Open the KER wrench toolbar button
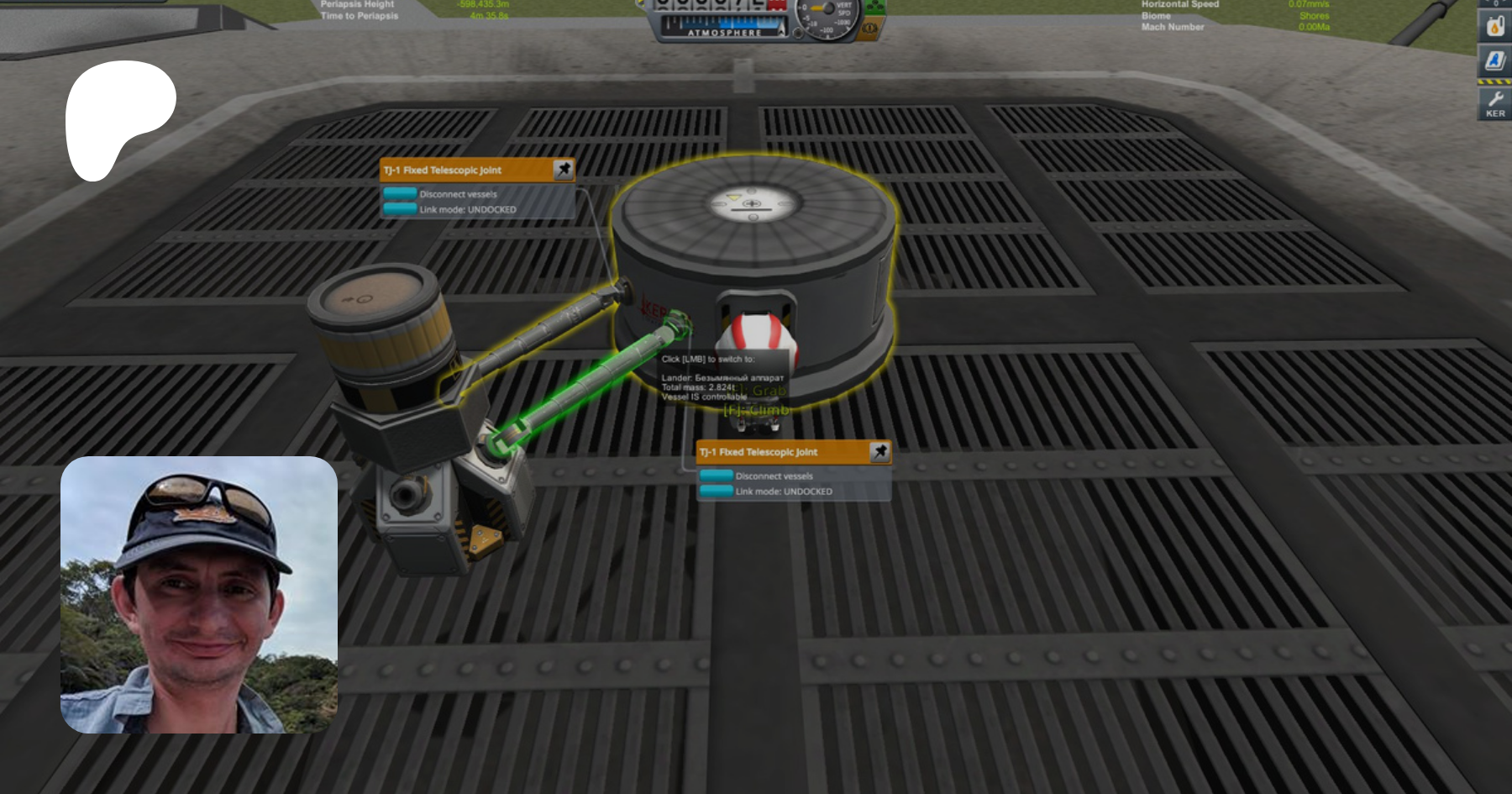Screen dimensions: 1512x794 (x=1494, y=103)
